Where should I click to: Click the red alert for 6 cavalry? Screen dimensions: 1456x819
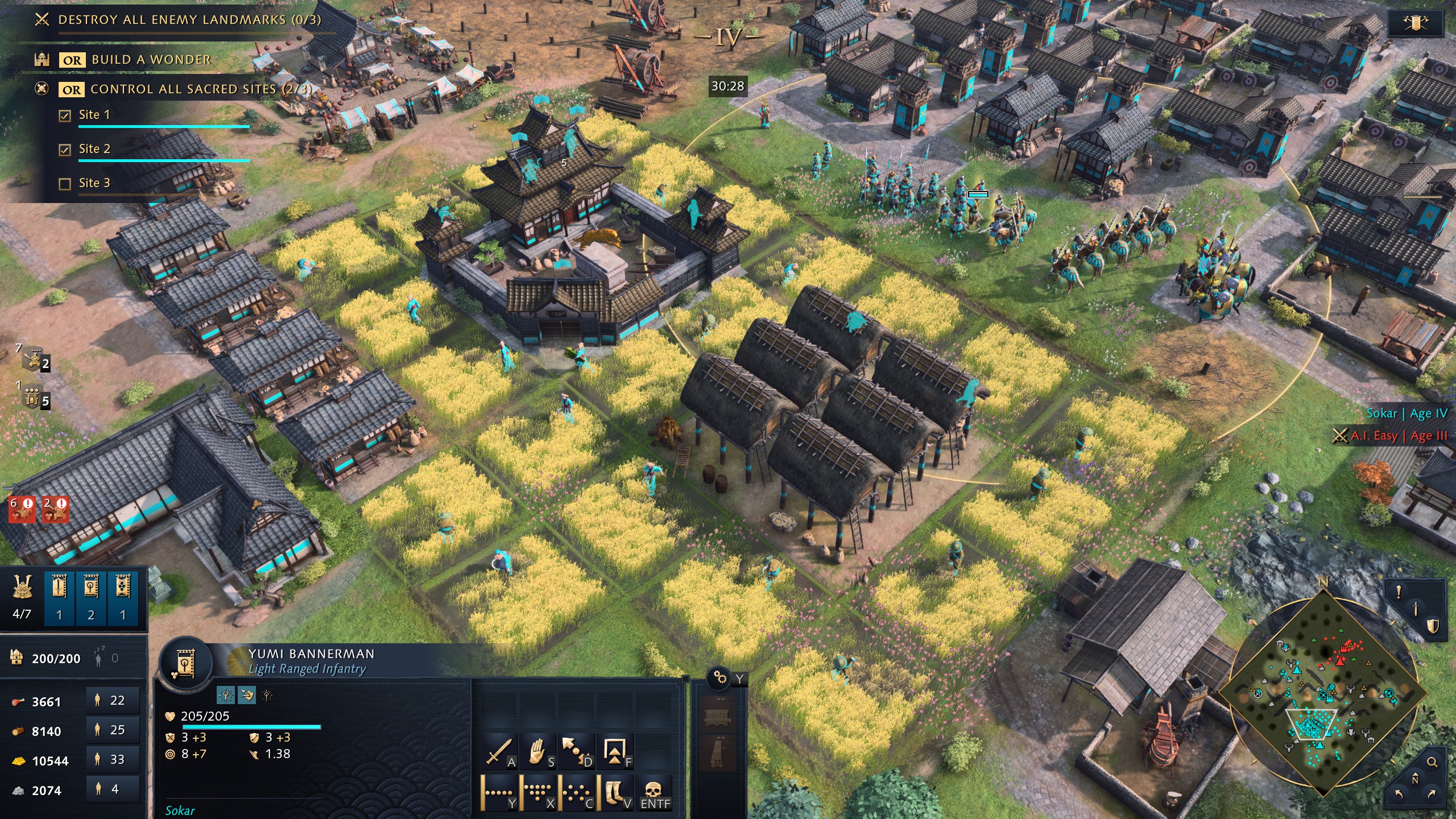pos(22,508)
